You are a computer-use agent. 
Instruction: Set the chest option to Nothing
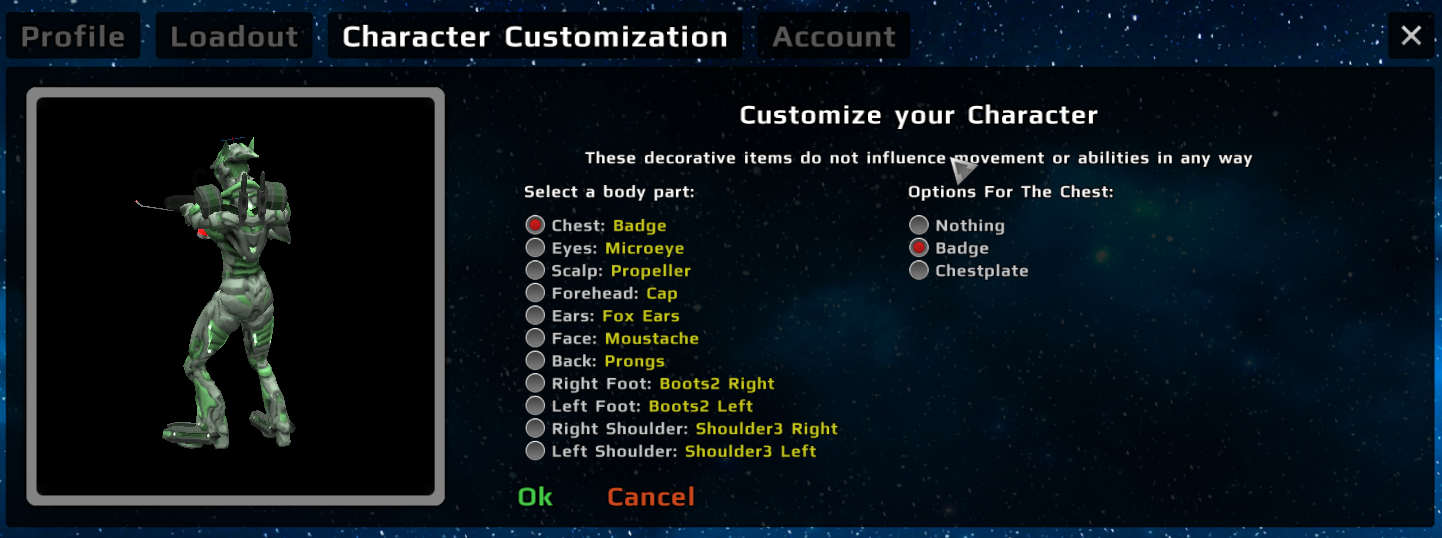point(919,226)
